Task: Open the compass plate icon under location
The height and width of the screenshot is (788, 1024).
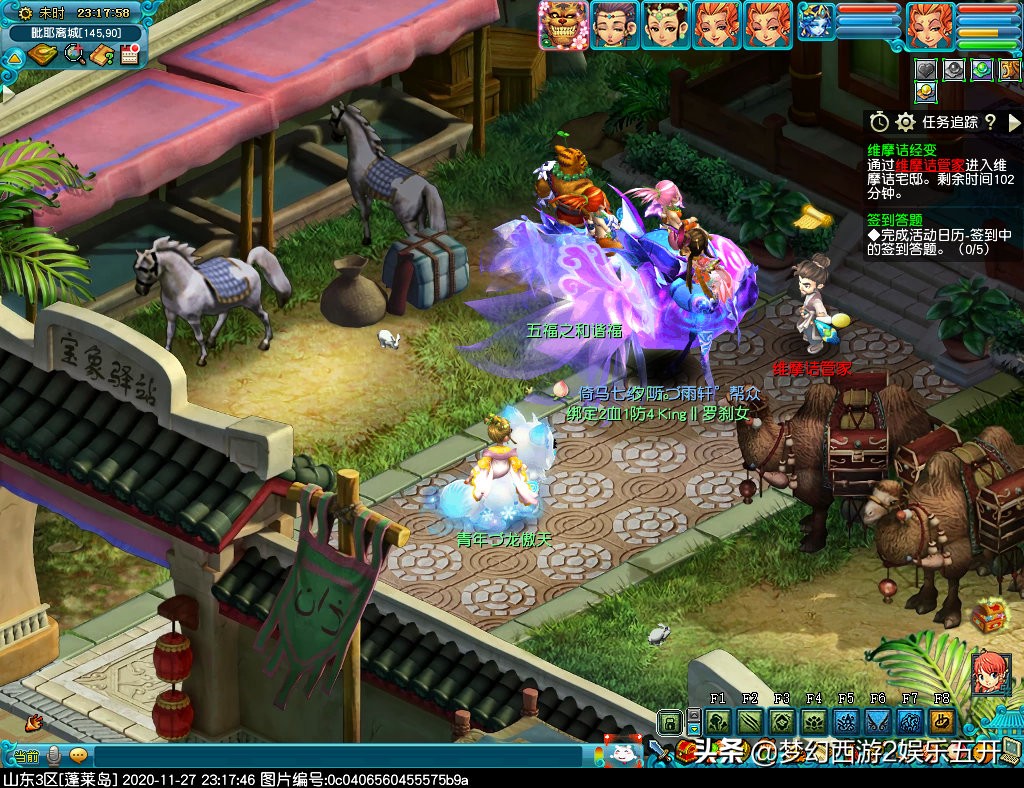Action: pos(42,54)
